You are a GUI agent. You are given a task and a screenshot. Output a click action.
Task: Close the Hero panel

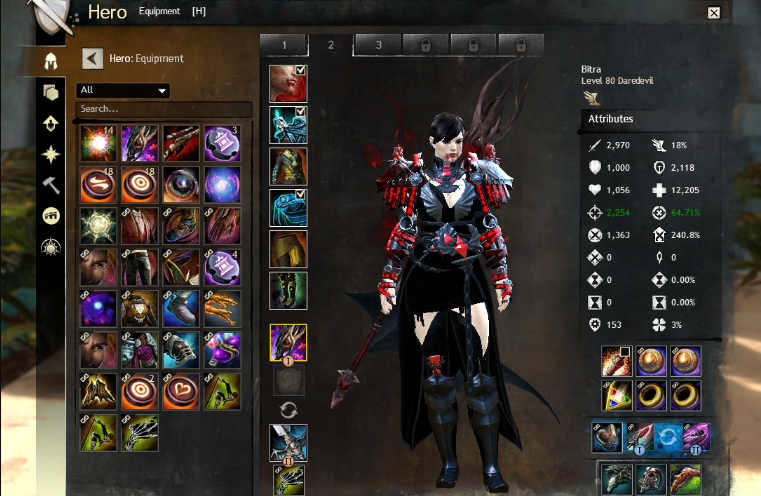[x=713, y=13]
